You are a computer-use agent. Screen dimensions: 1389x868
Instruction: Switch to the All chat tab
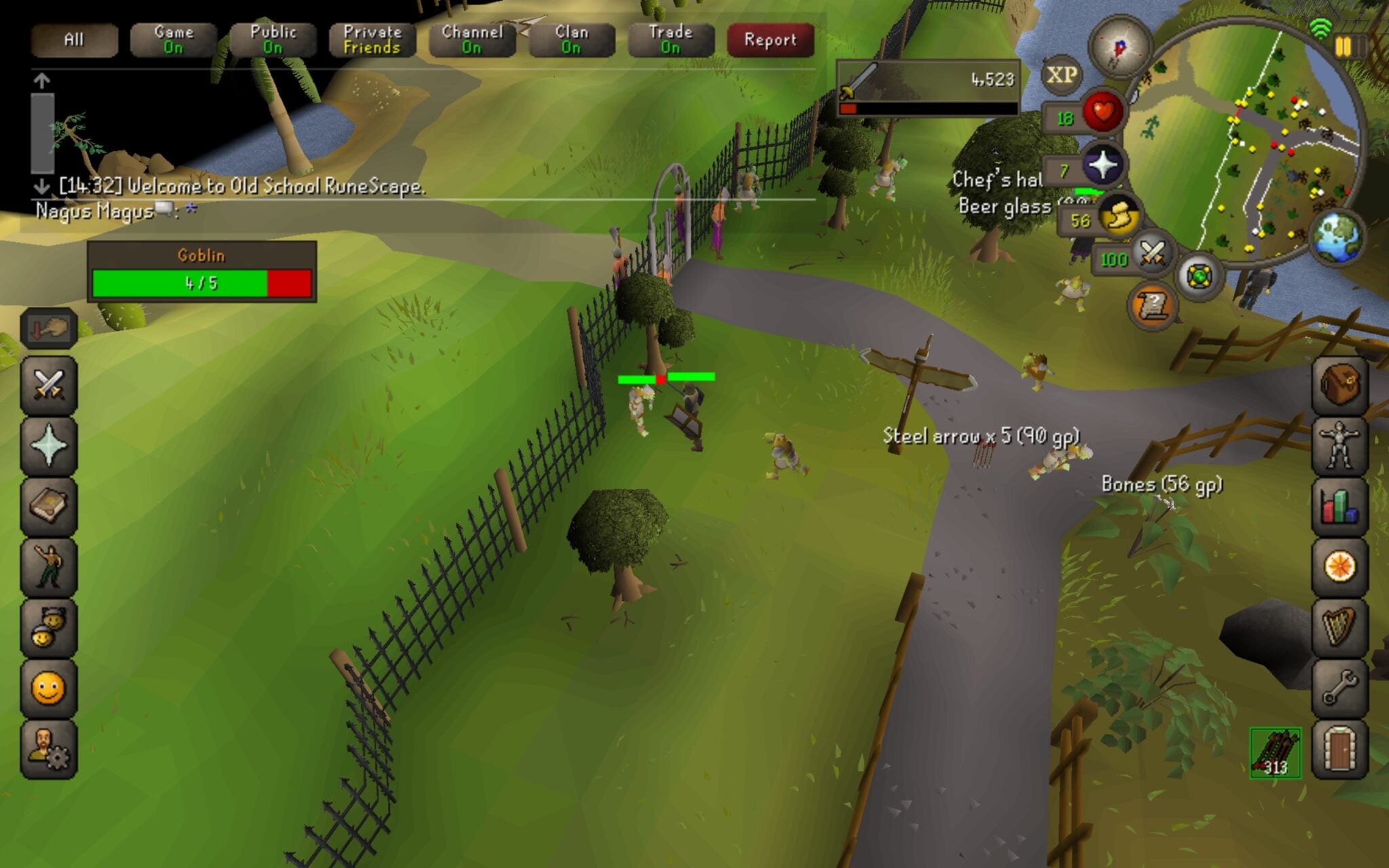click(75, 41)
